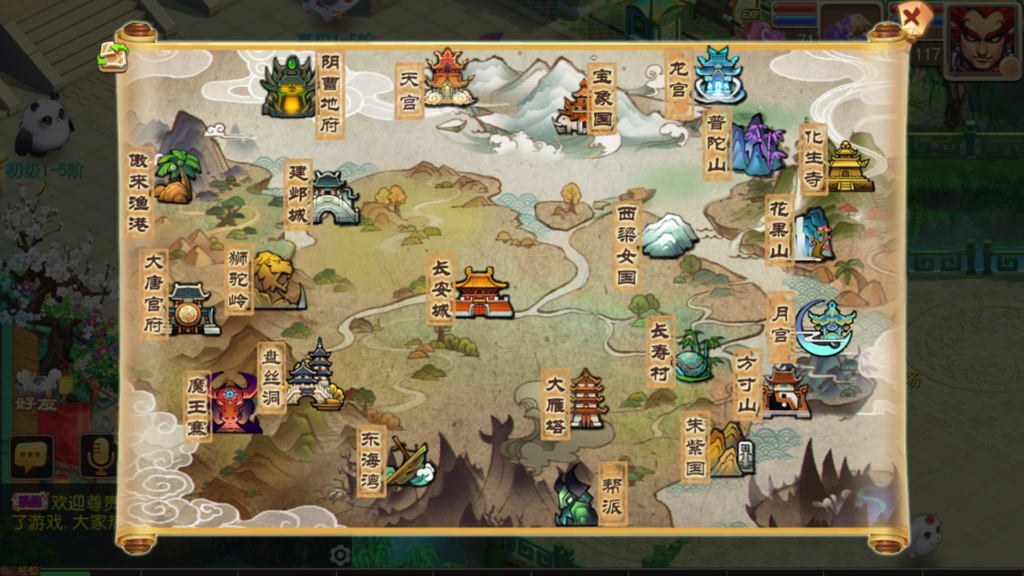Go to 大雁塔 pagoda
This screenshot has width=1024, height=576.
coord(587,400)
